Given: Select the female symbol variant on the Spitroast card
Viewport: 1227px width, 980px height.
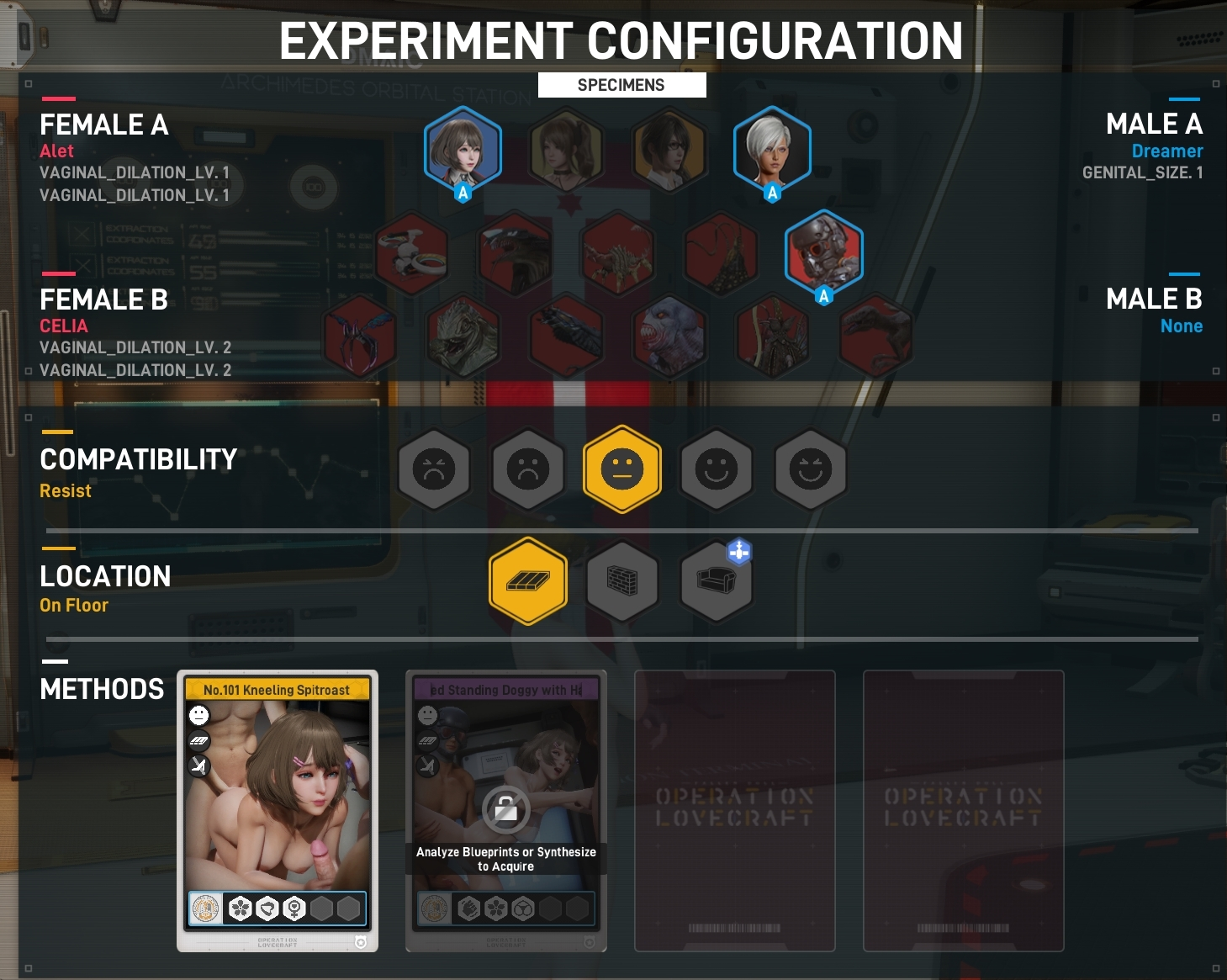Looking at the screenshot, I should (294, 908).
